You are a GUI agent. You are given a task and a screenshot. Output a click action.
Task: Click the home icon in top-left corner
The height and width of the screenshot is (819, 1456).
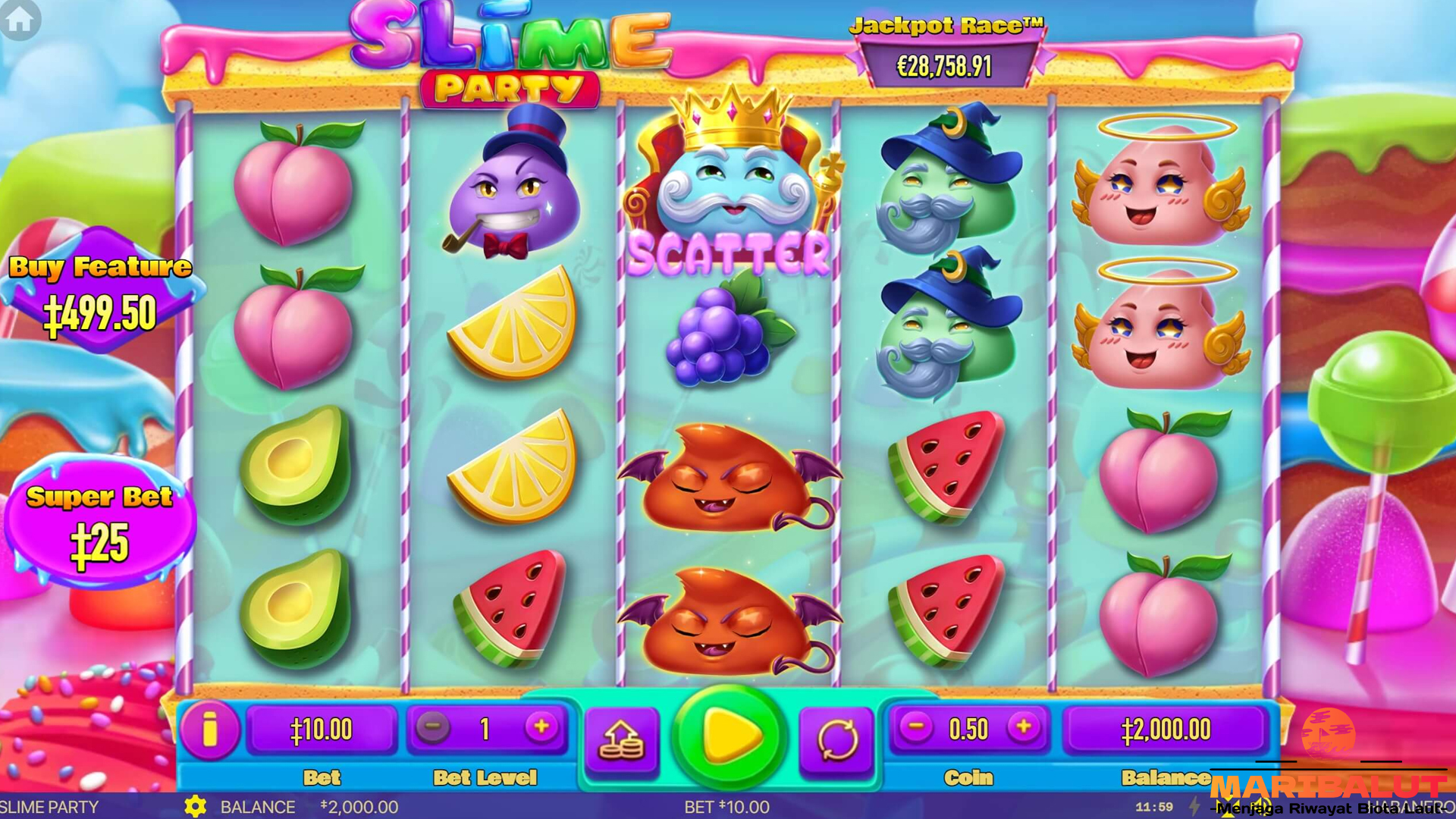[20, 20]
